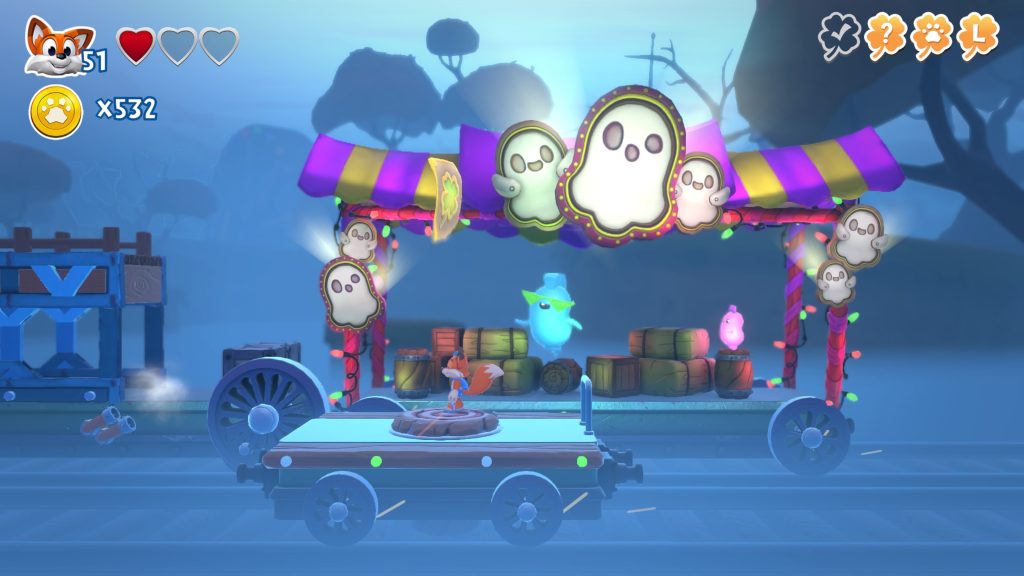Viewport: 1024px width, 576px height.
Task: Click the grey checkmark clover icon
Action: 838,37
